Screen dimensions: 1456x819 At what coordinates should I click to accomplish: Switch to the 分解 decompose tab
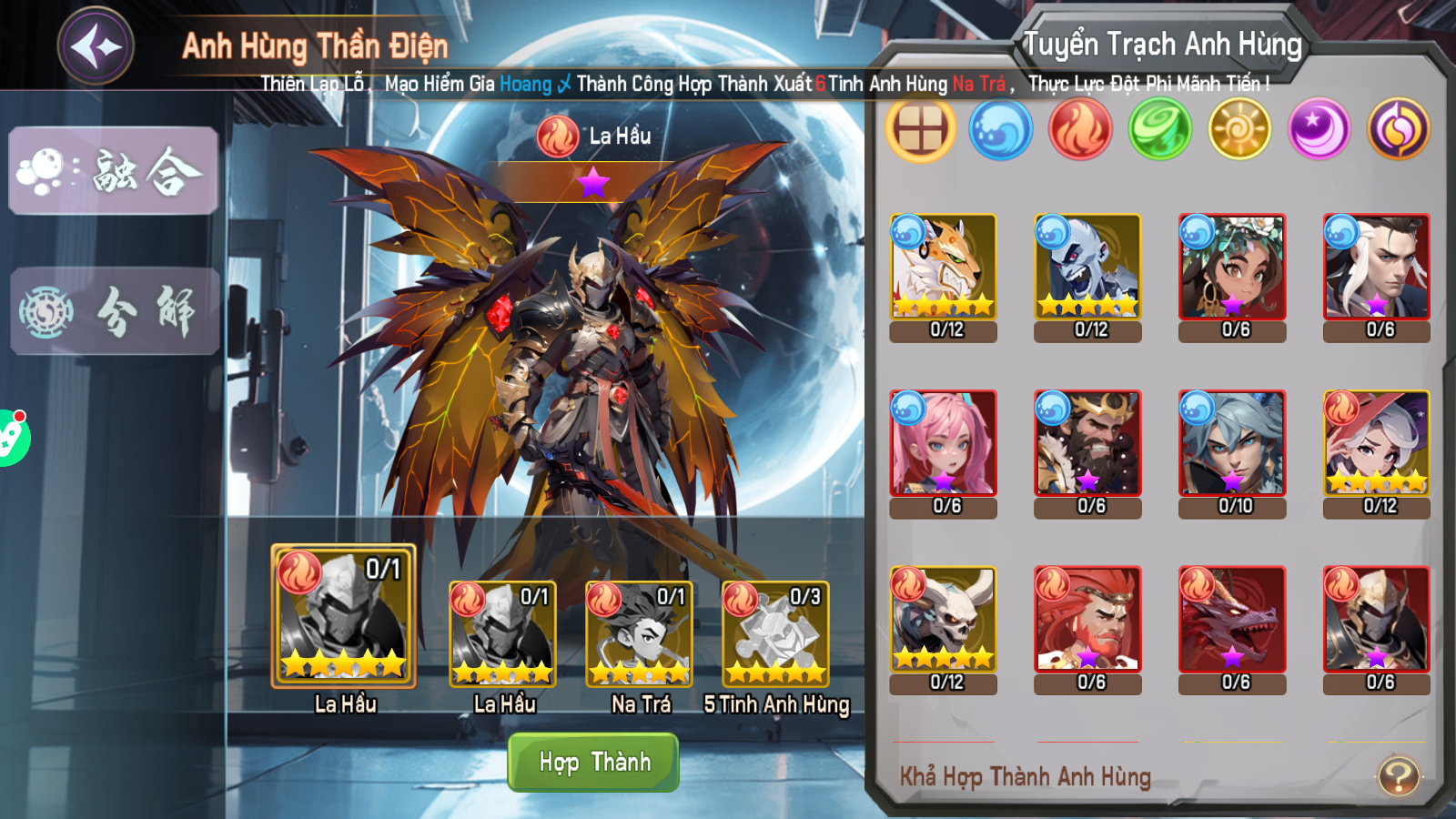(115, 311)
